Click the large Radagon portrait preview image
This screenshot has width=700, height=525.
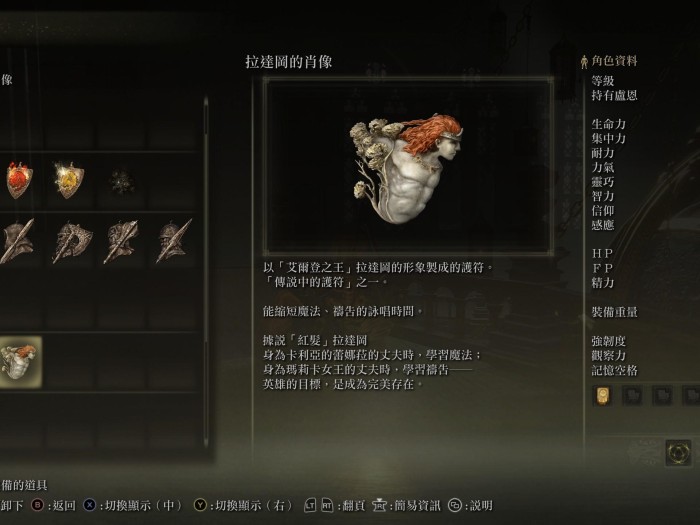407,166
